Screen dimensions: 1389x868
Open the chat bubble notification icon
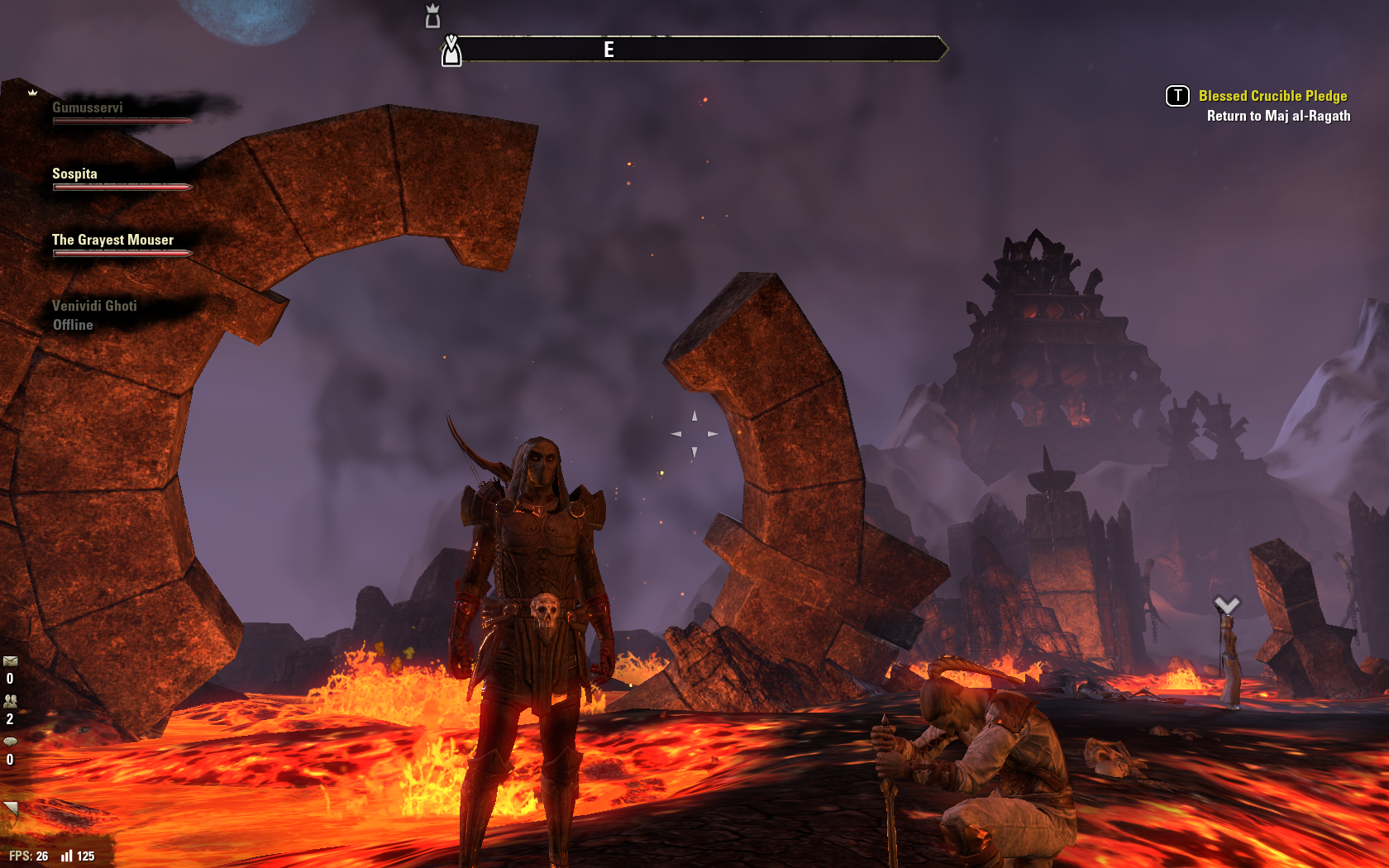tap(10, 742)
